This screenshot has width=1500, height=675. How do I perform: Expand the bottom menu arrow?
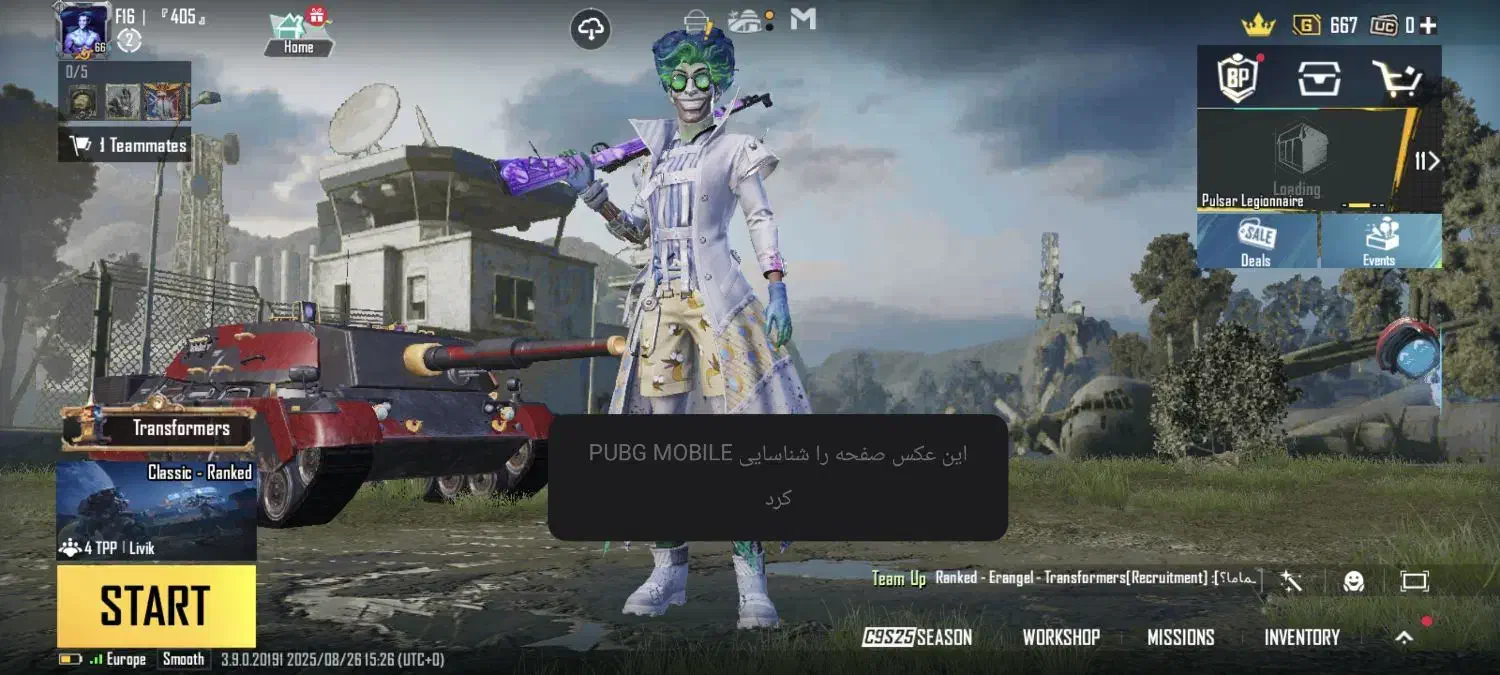pos(1405,637)
